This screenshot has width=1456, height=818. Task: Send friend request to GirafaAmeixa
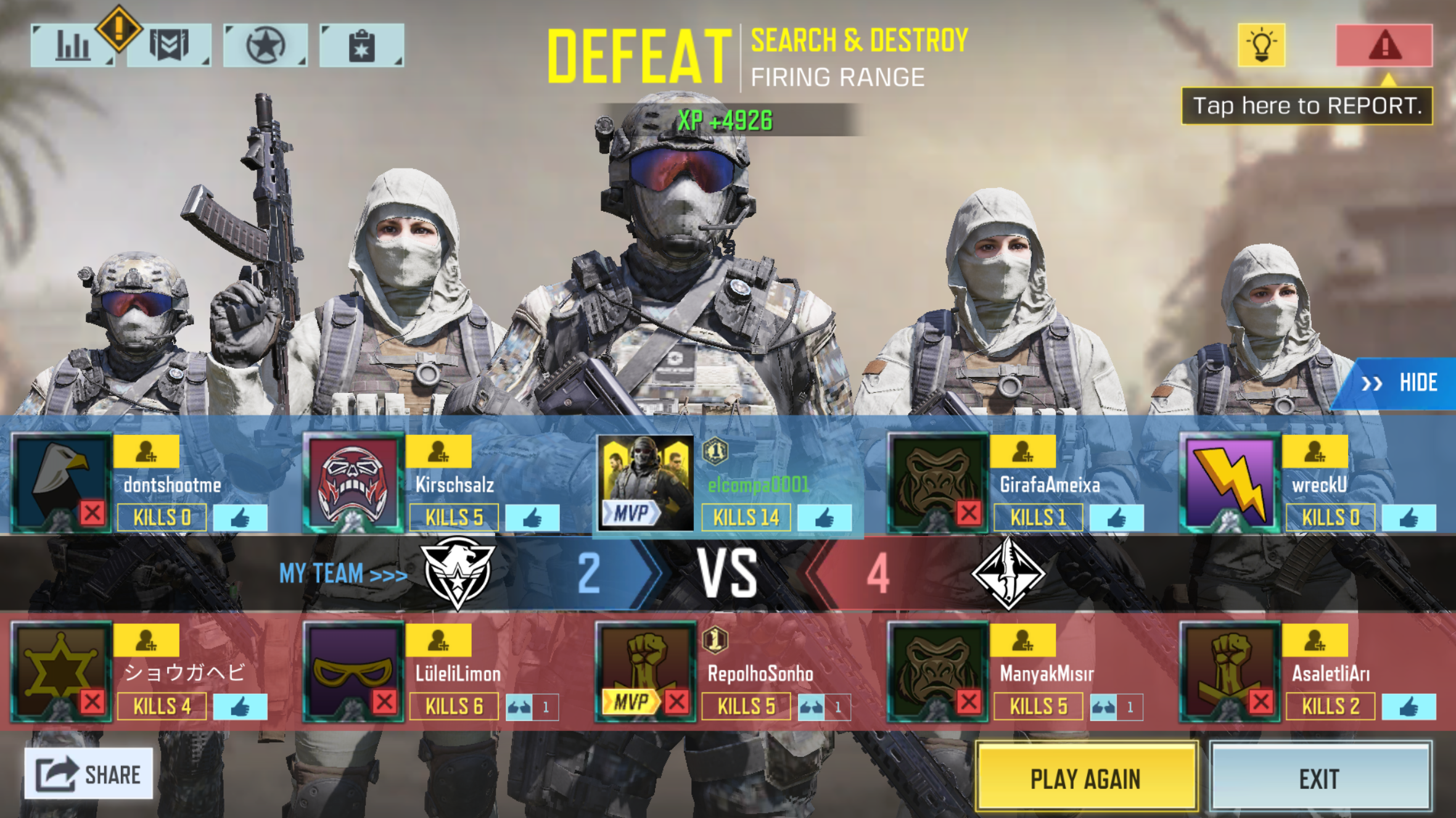[x=1022, y=452]
